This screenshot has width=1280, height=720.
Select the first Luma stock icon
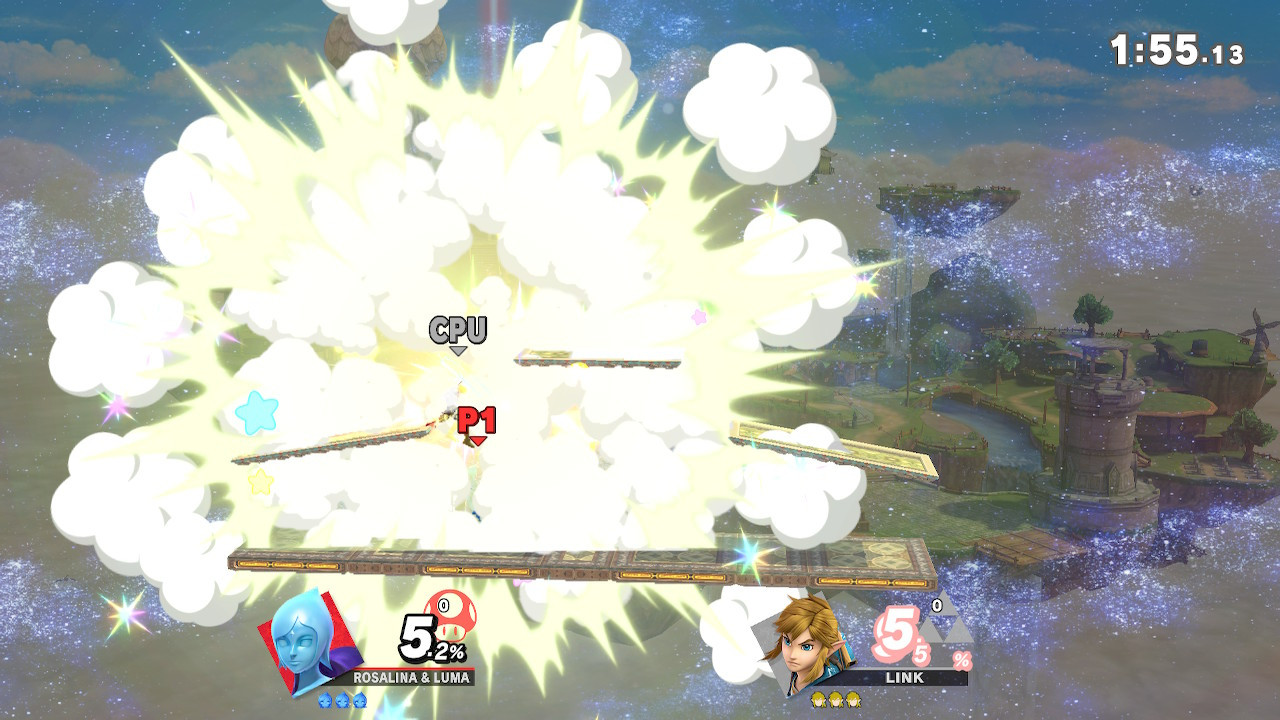tap(324, 700)
